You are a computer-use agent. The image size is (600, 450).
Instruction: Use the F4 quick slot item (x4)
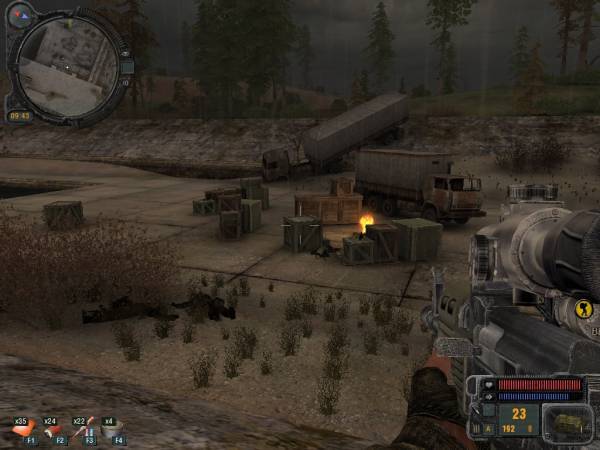(112, 430)
